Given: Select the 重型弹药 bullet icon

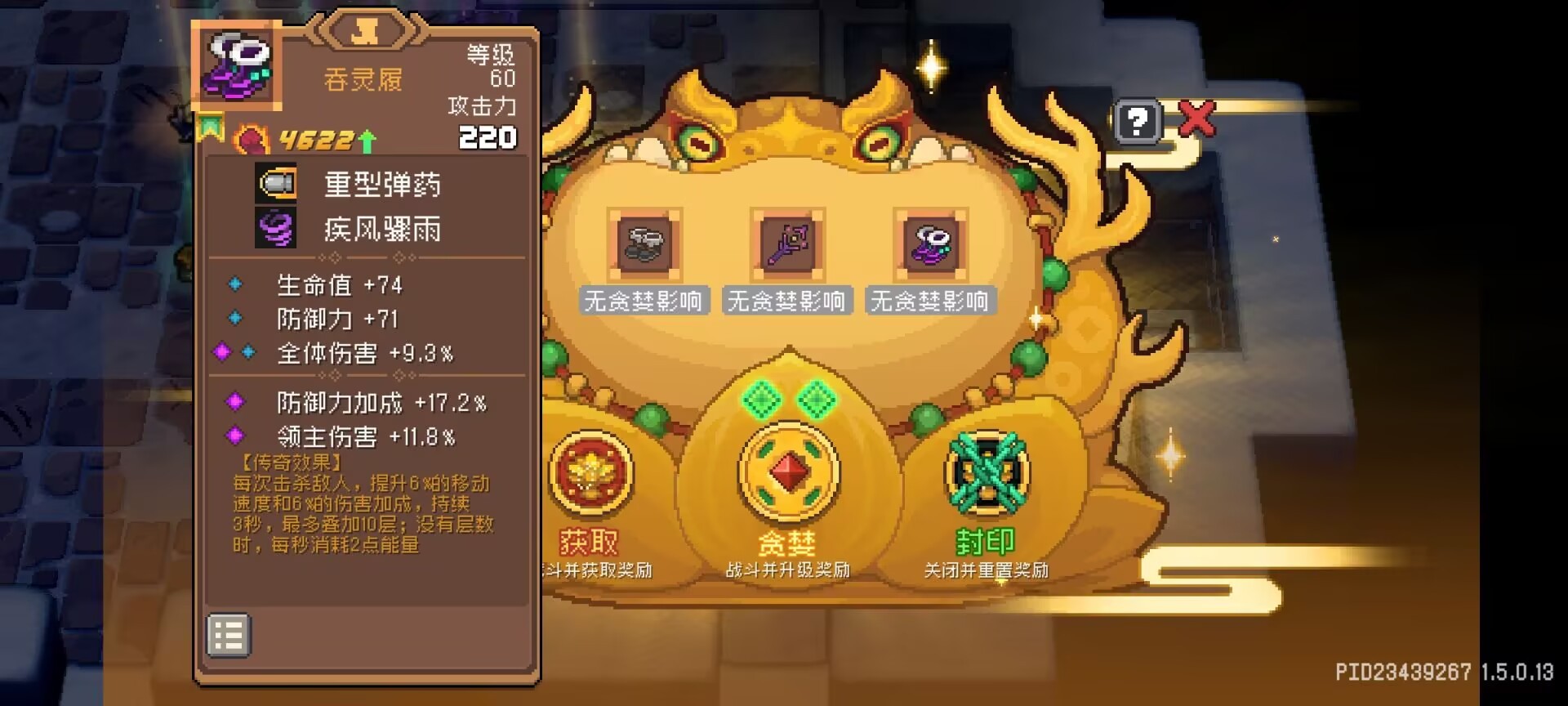Looking at the screenshot, I should click(276, 185).
